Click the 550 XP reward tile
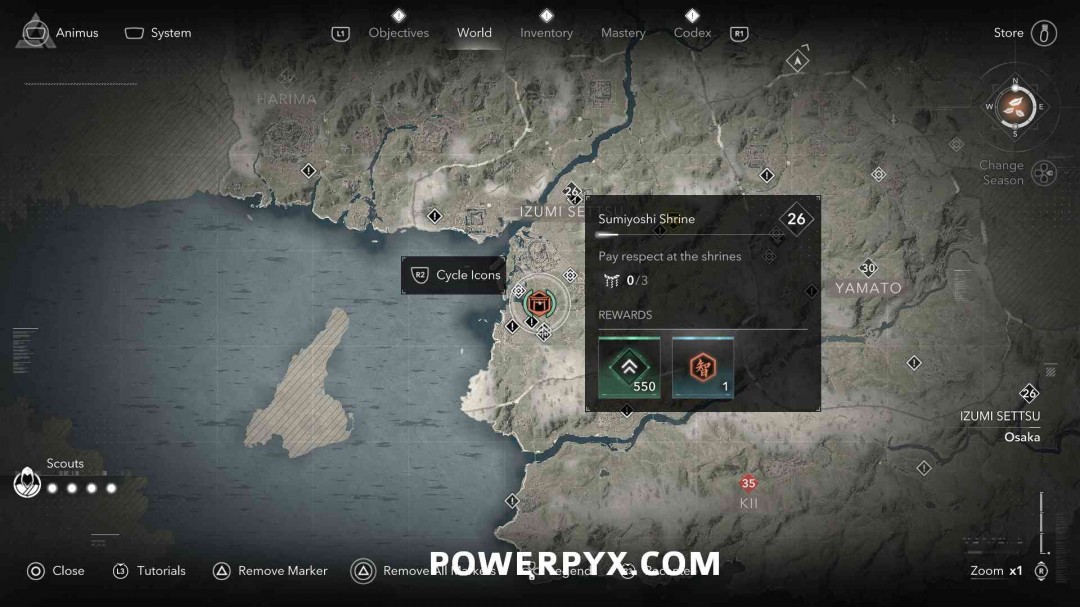The height and width of the screenshot is (607, 1080). click(x=629, y=367)
